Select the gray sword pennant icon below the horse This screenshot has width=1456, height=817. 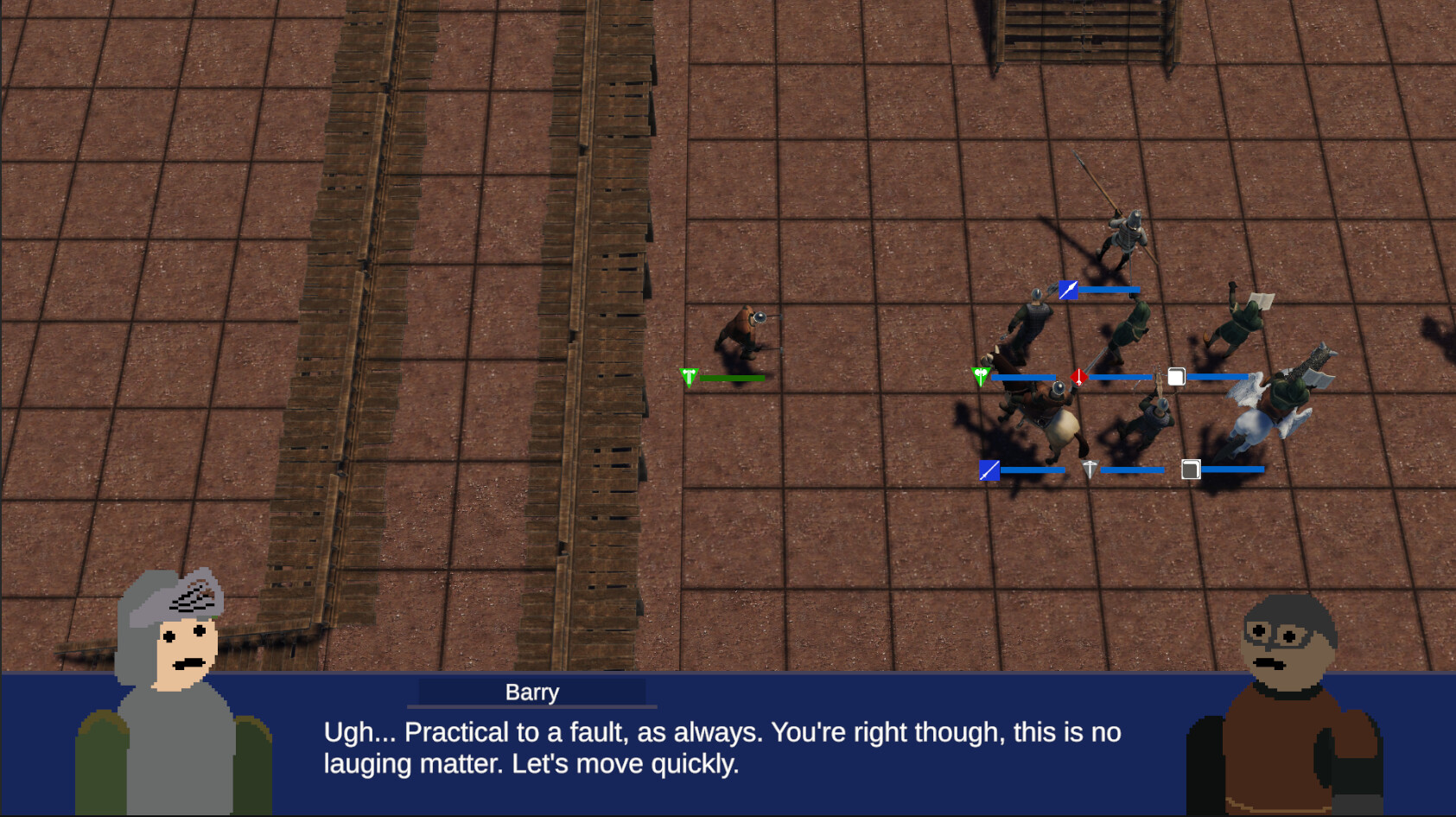click(x=1090, y=469)
